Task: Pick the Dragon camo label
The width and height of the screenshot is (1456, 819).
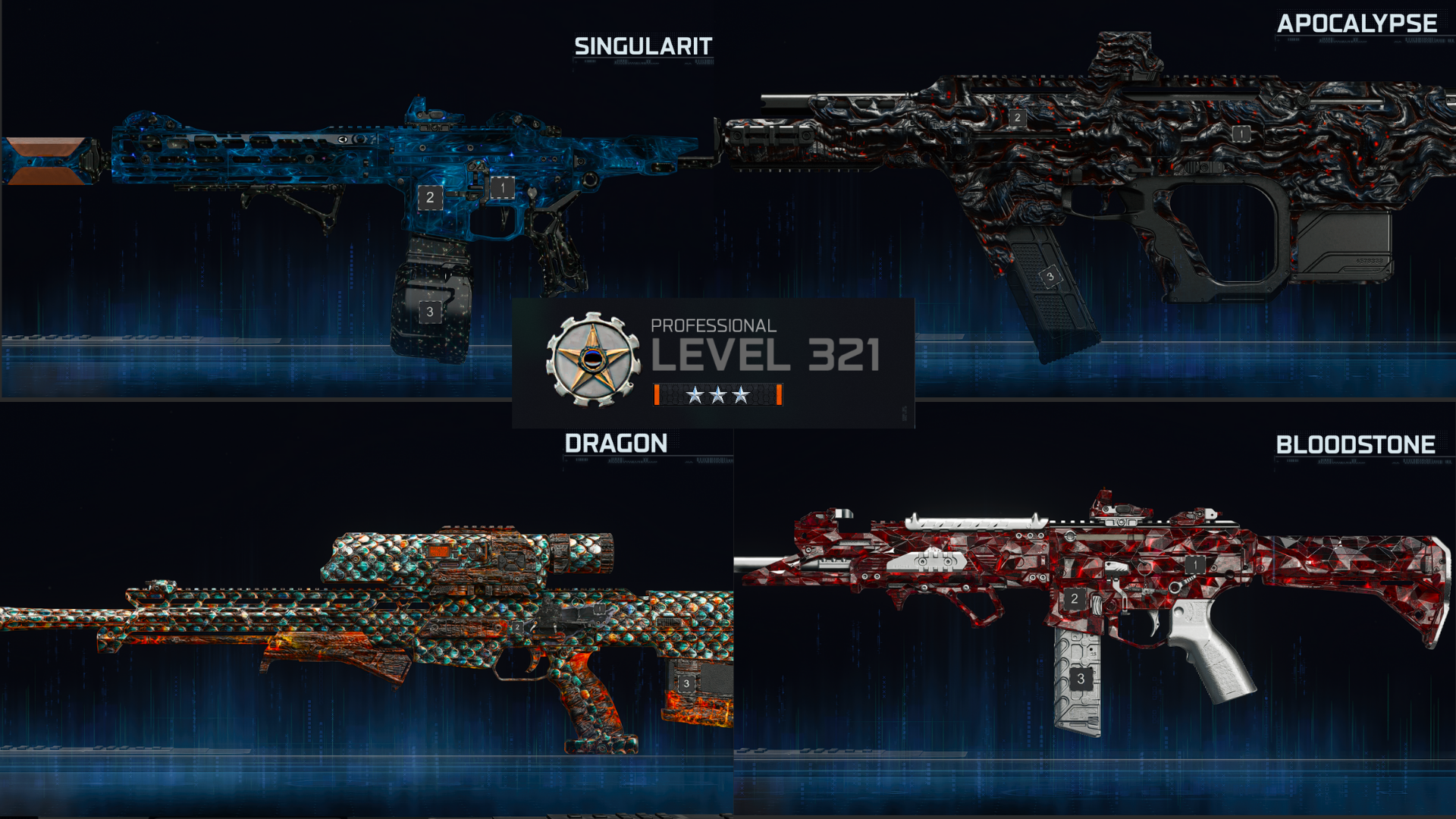Action: tap(616, 444)
